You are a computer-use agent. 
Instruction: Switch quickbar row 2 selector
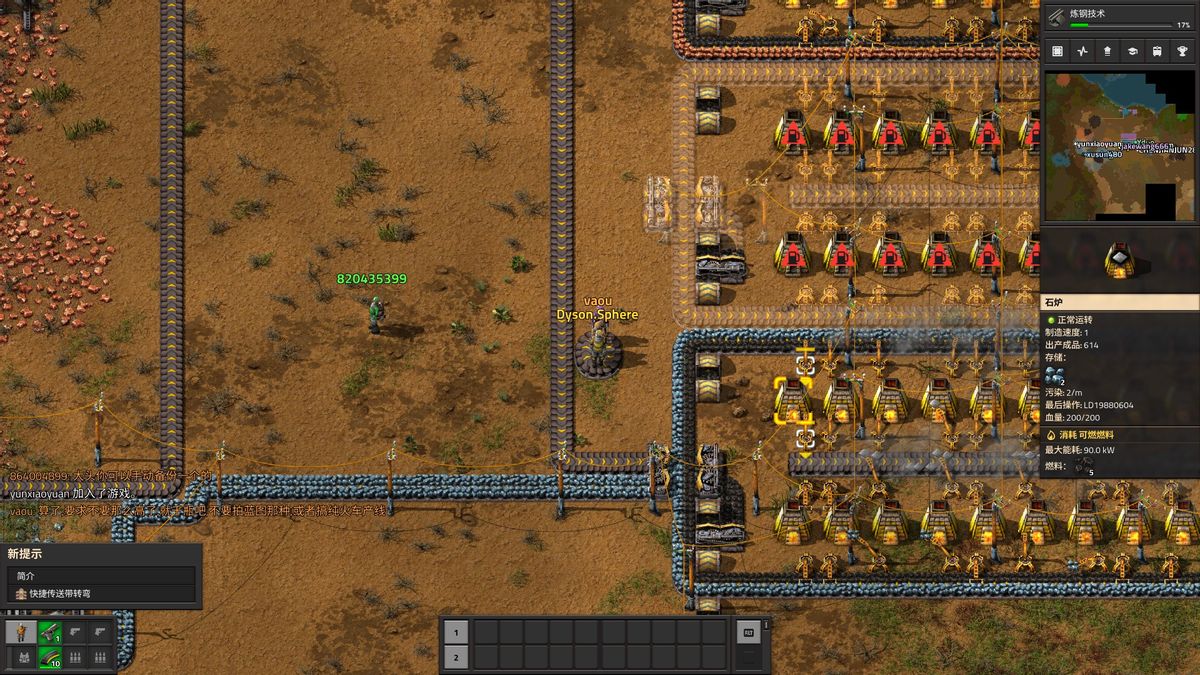coord(455,657)
